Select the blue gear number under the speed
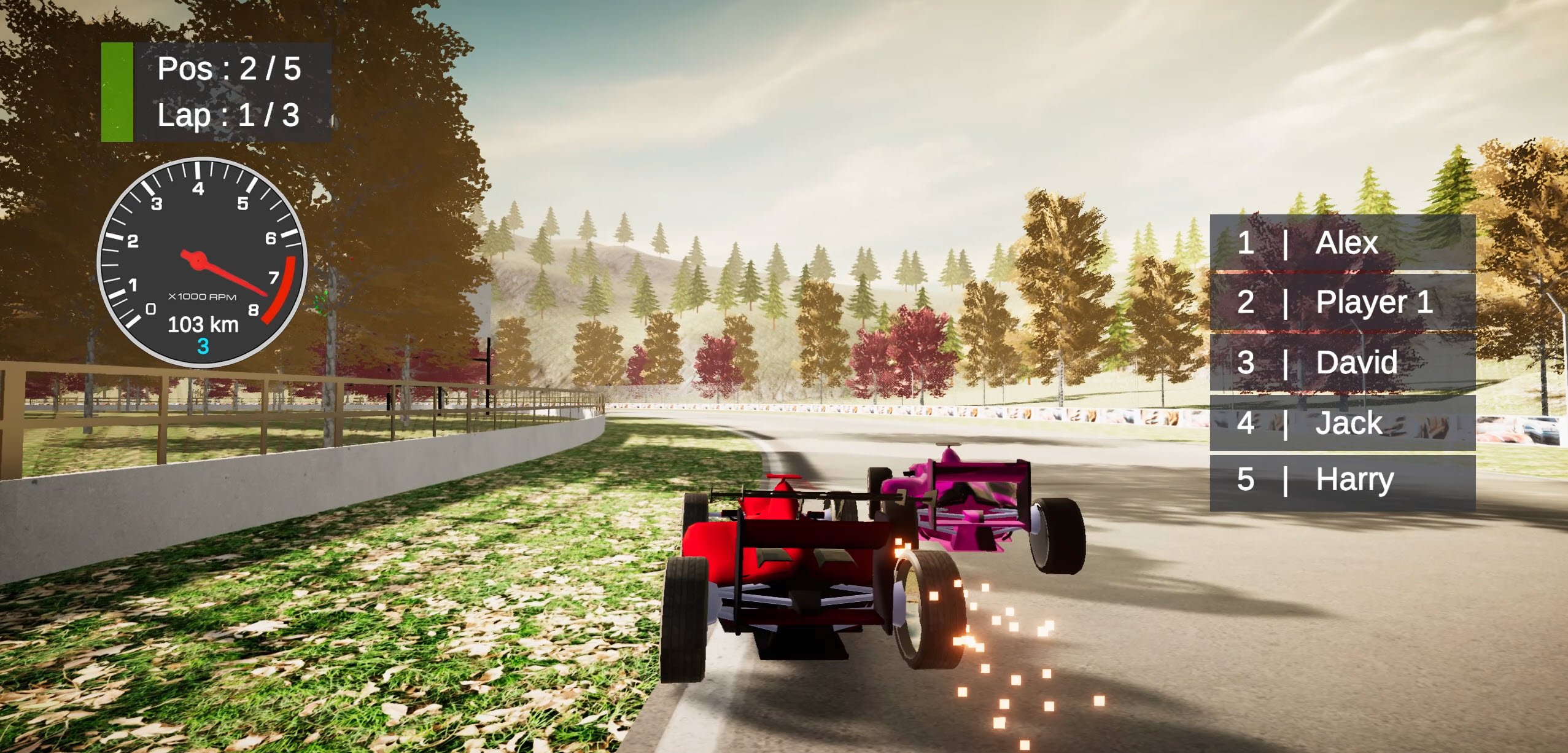The height and width of the screenshot is (753, 1568). [x=203, y=348]
